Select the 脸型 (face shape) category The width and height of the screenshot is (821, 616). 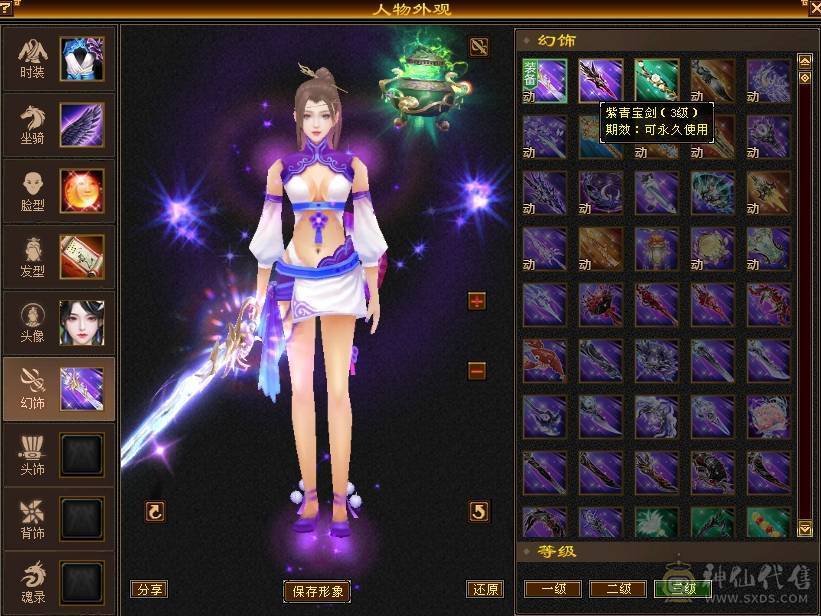pyautogui.click(x=58, y=189)
